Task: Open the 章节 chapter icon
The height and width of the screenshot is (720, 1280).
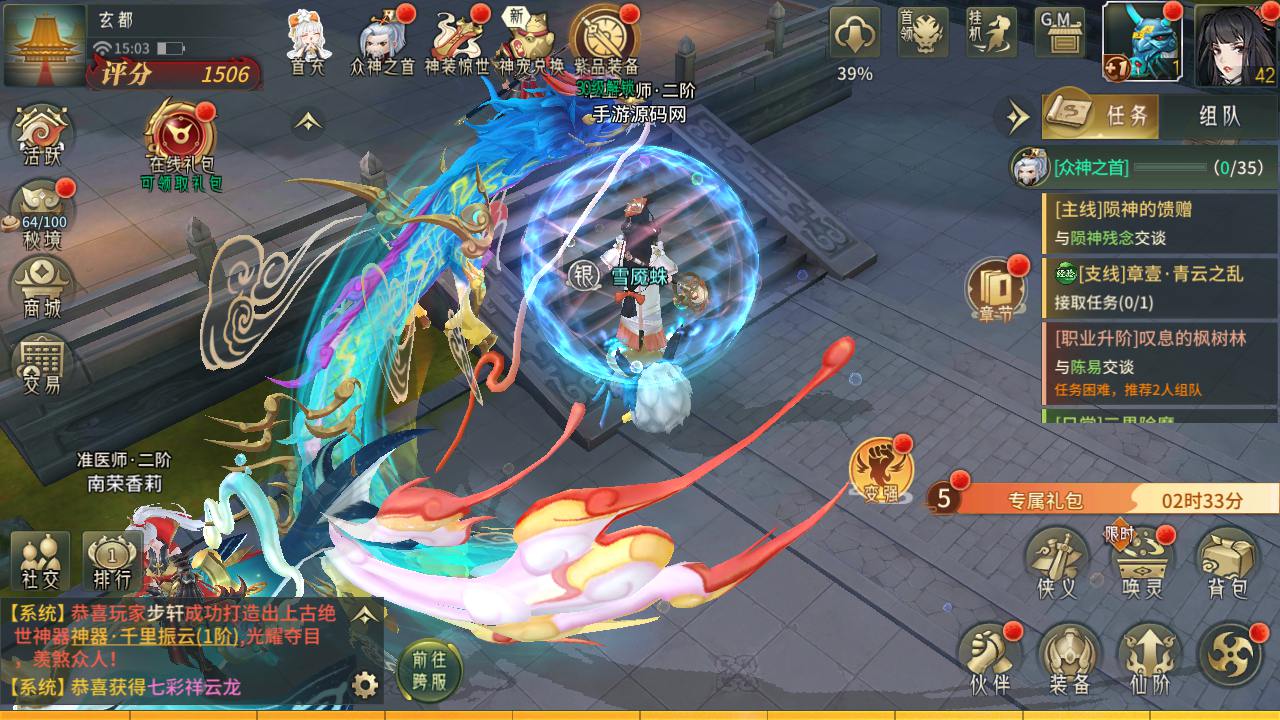Action: tap(995, 290)
